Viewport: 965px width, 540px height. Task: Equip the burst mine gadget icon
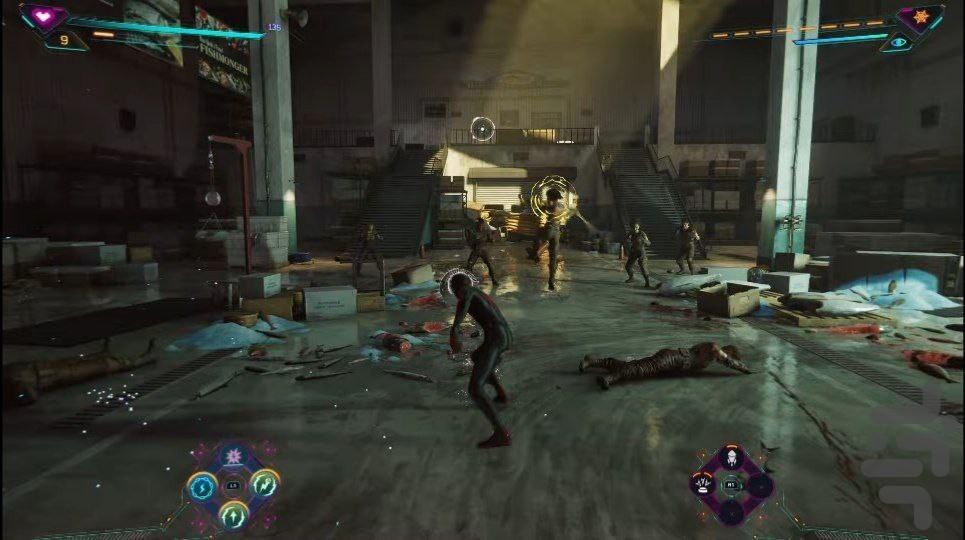[x=702, y=486]
